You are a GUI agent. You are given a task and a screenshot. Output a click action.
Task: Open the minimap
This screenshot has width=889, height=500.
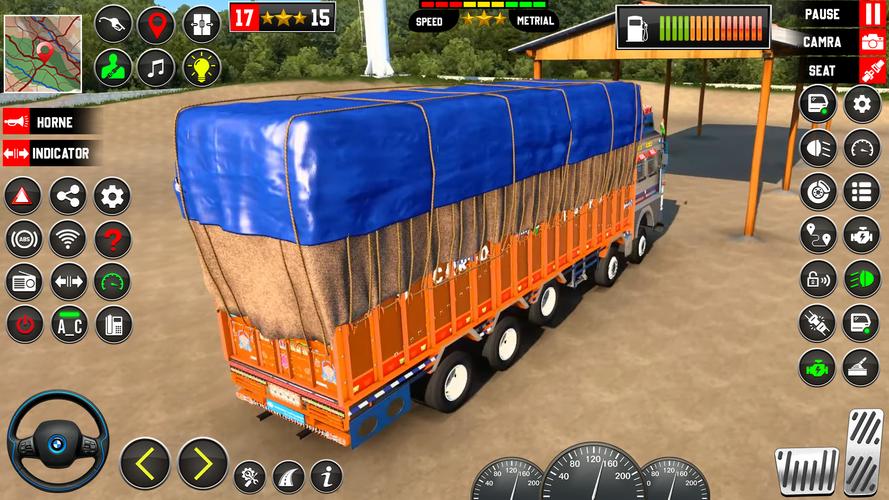(x=43, y=54)
